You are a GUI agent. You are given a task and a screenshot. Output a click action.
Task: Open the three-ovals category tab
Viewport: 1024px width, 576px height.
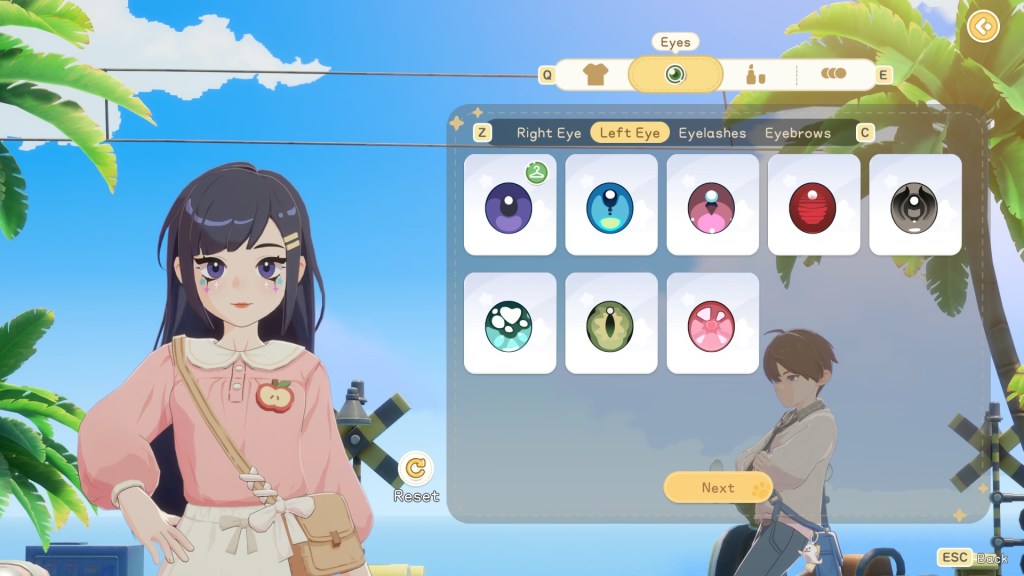pyautogui.click(x=833, y=74)
